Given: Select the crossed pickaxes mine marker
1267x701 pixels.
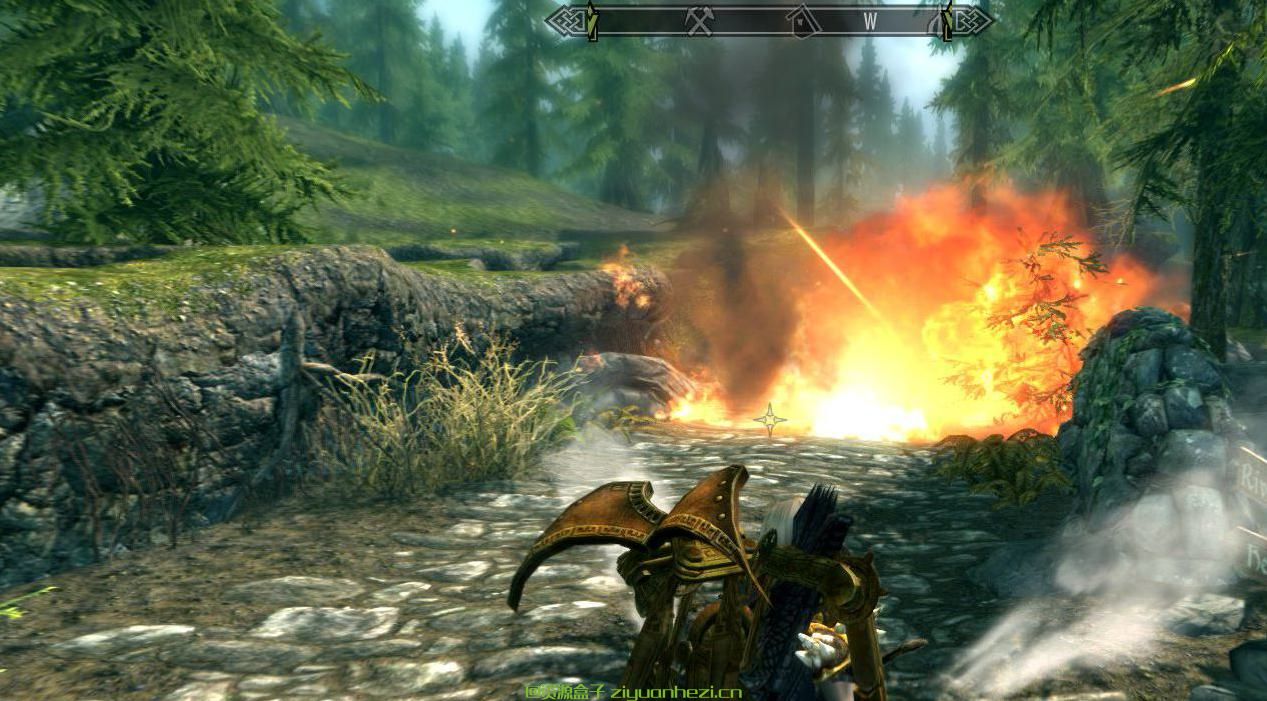Looking at the screenshot, I should 699,21.
